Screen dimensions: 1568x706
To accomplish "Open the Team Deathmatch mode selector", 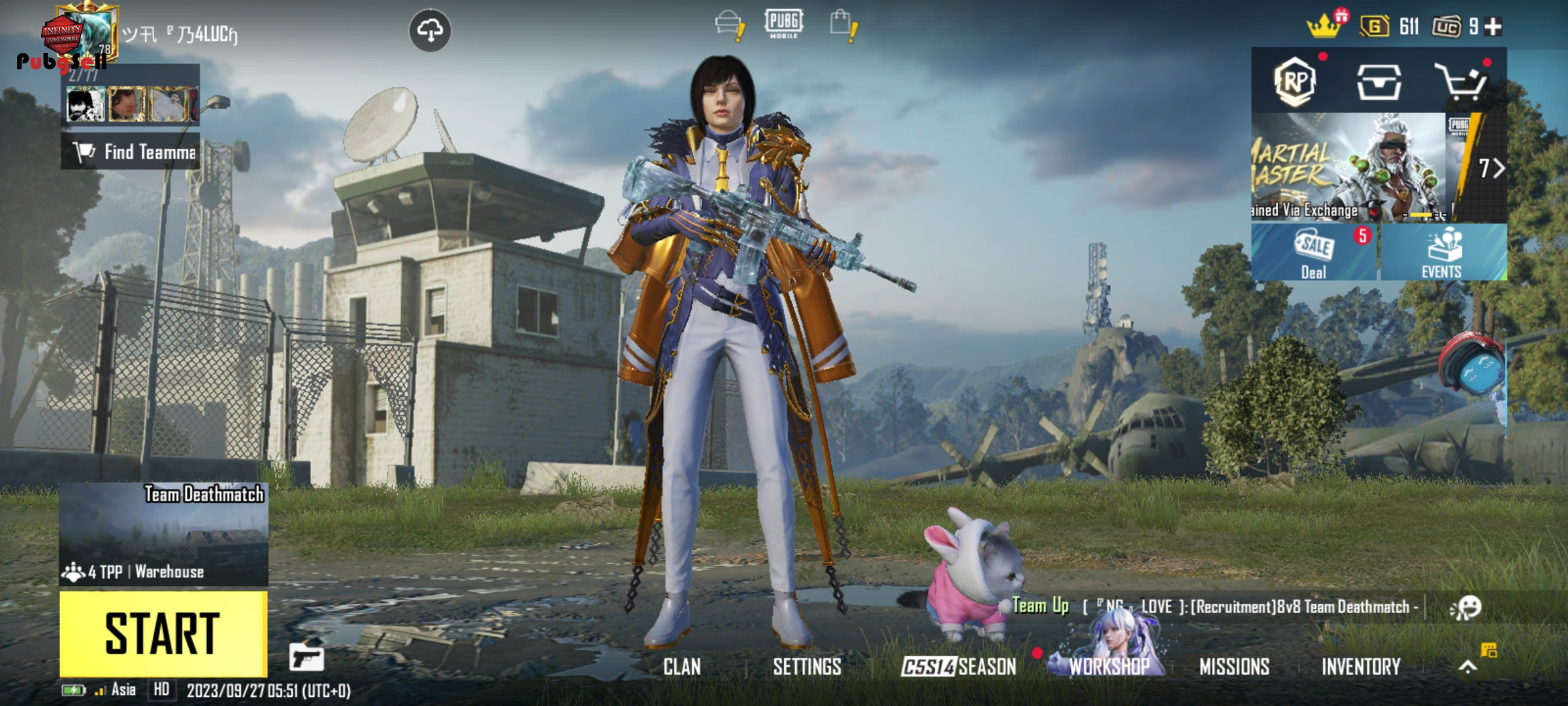I will pos(163,533).
